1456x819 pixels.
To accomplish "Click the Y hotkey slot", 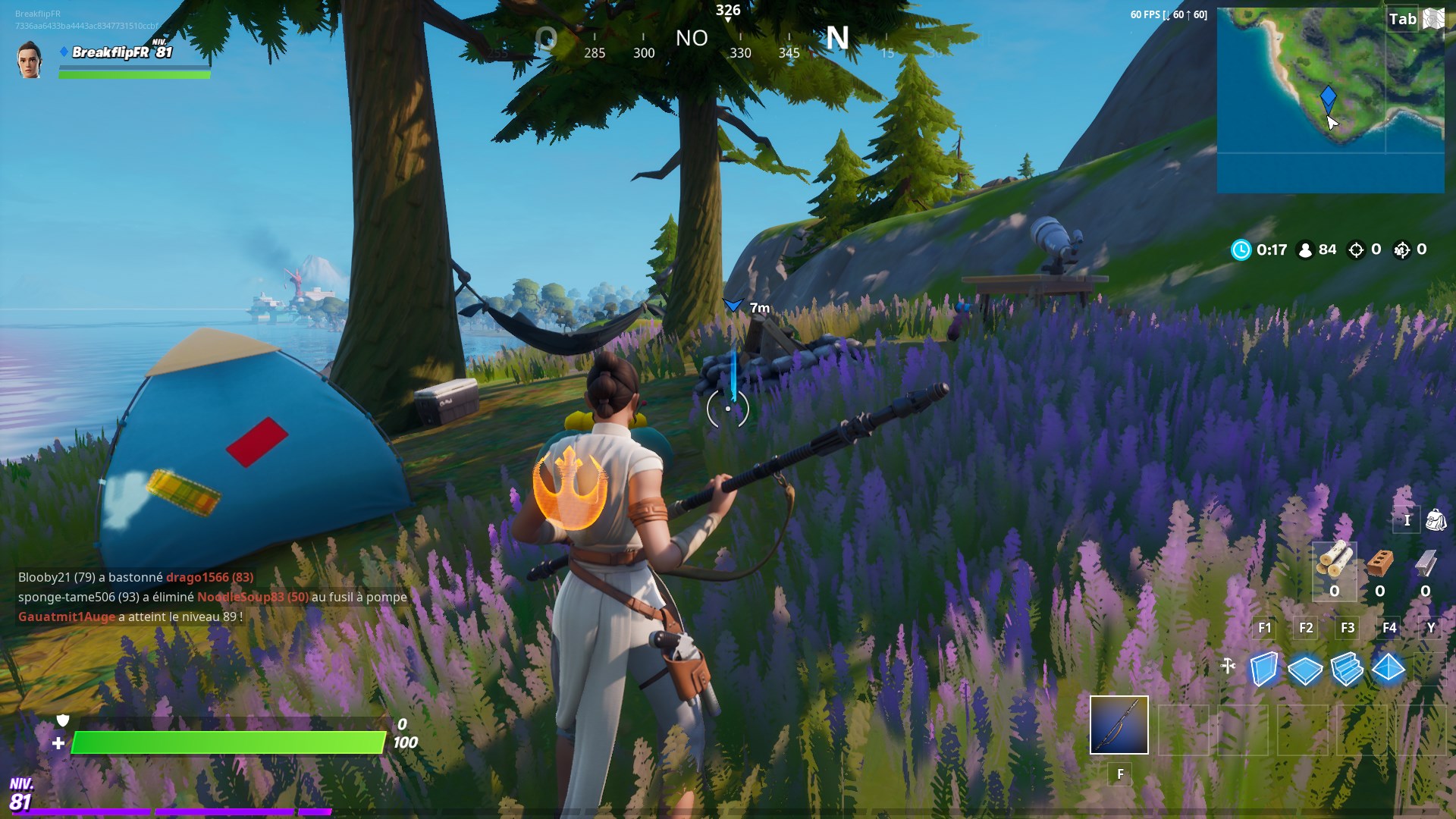I will pyautogui.click(x=1429, y=628).
